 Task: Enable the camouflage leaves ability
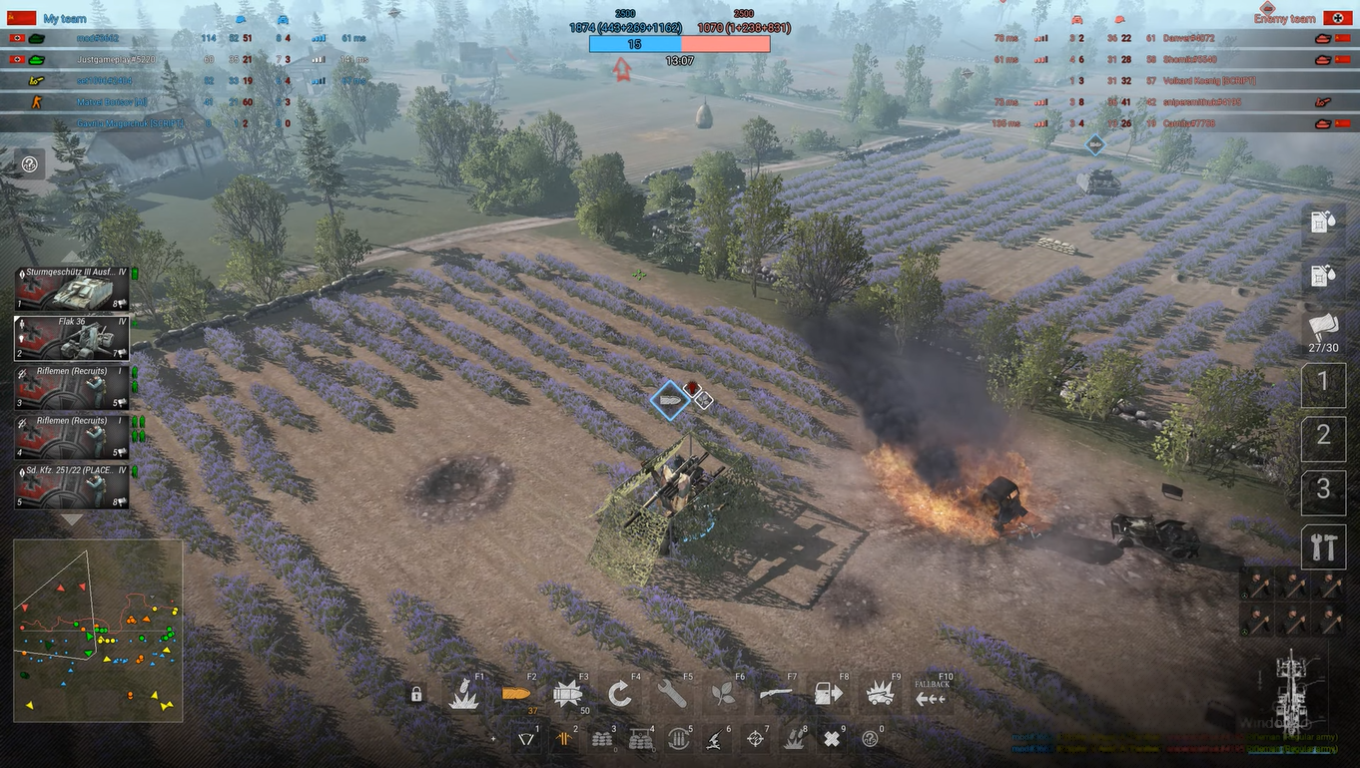(725, 692)
